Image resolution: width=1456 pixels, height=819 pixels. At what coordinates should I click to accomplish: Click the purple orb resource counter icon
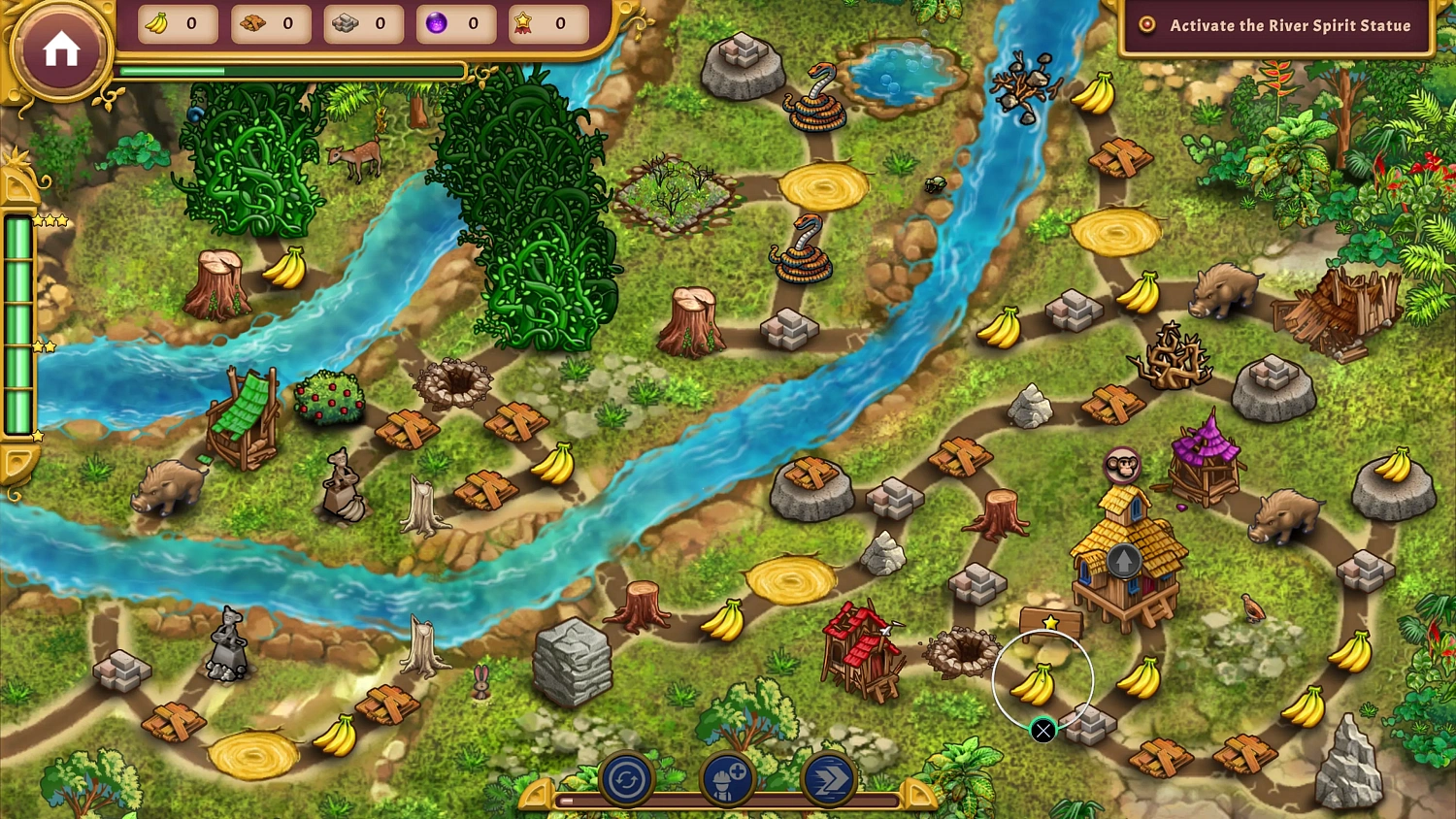[x=434, y=23]
